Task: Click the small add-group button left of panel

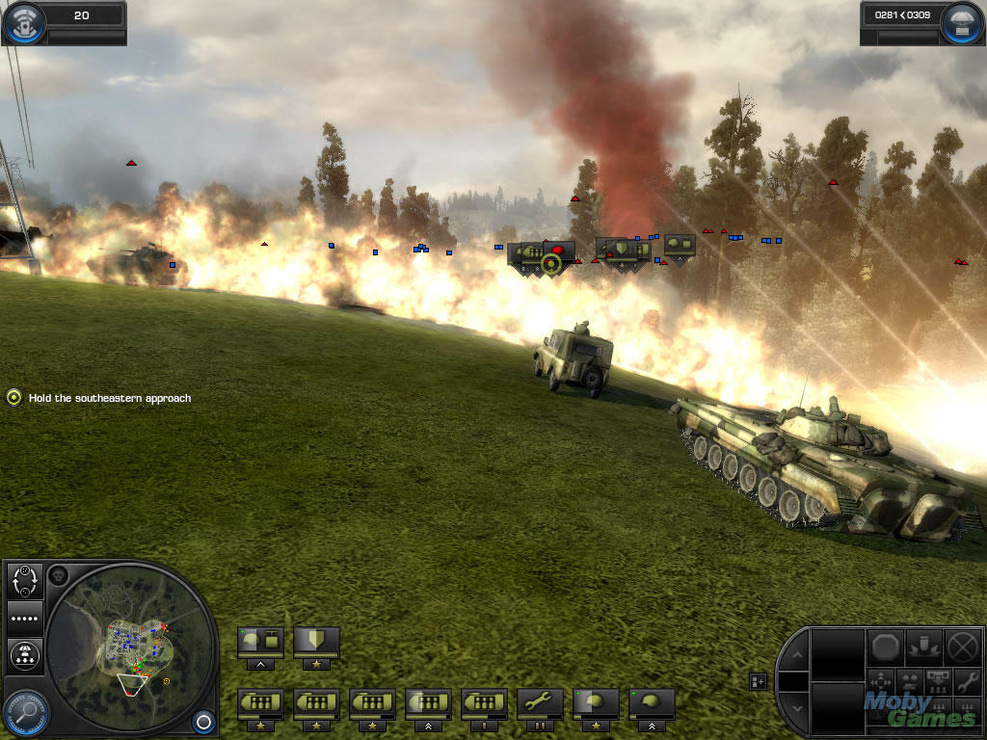Action: point(759,681)
